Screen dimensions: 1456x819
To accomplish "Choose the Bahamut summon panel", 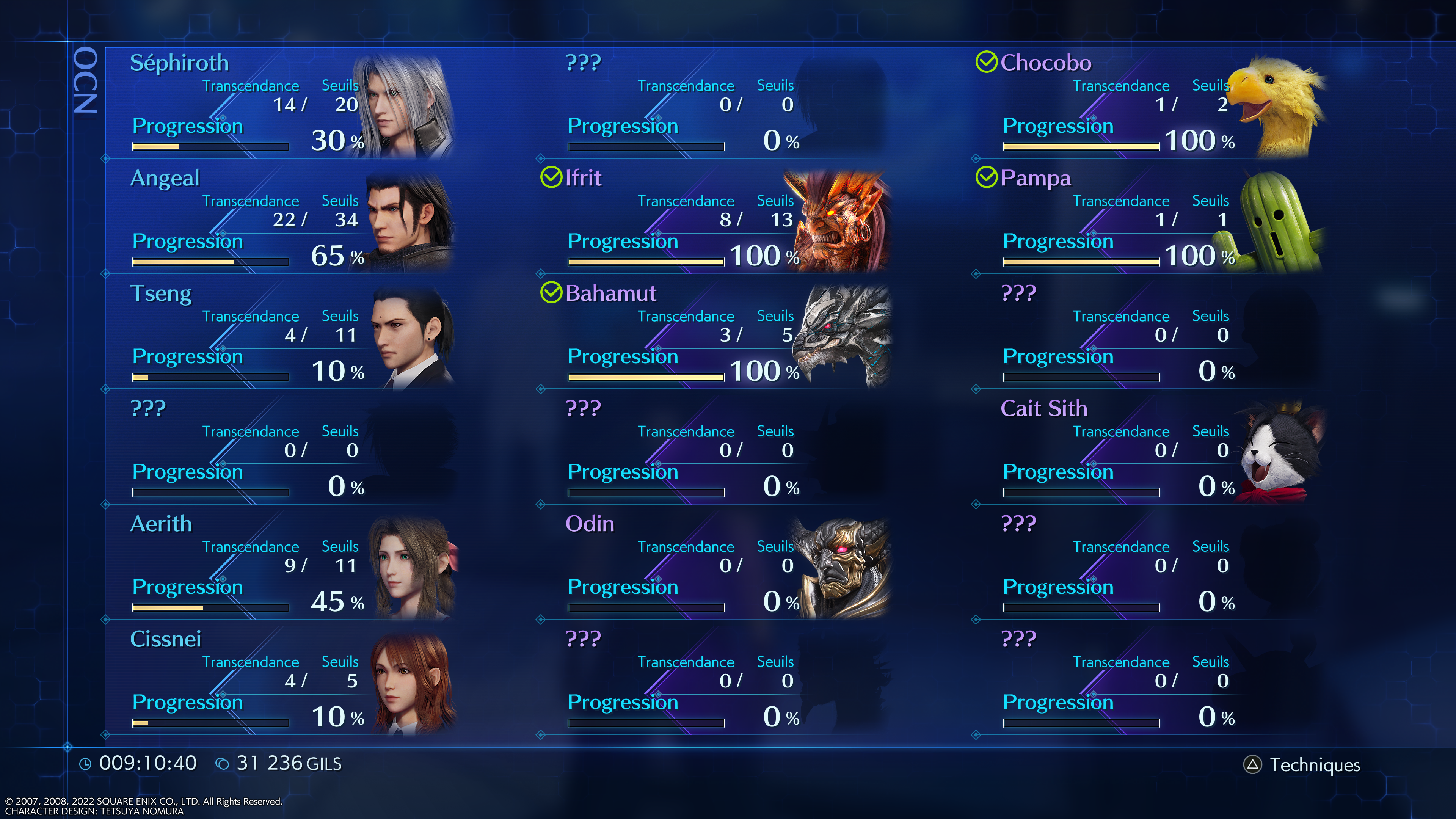I will coord(715,334).
